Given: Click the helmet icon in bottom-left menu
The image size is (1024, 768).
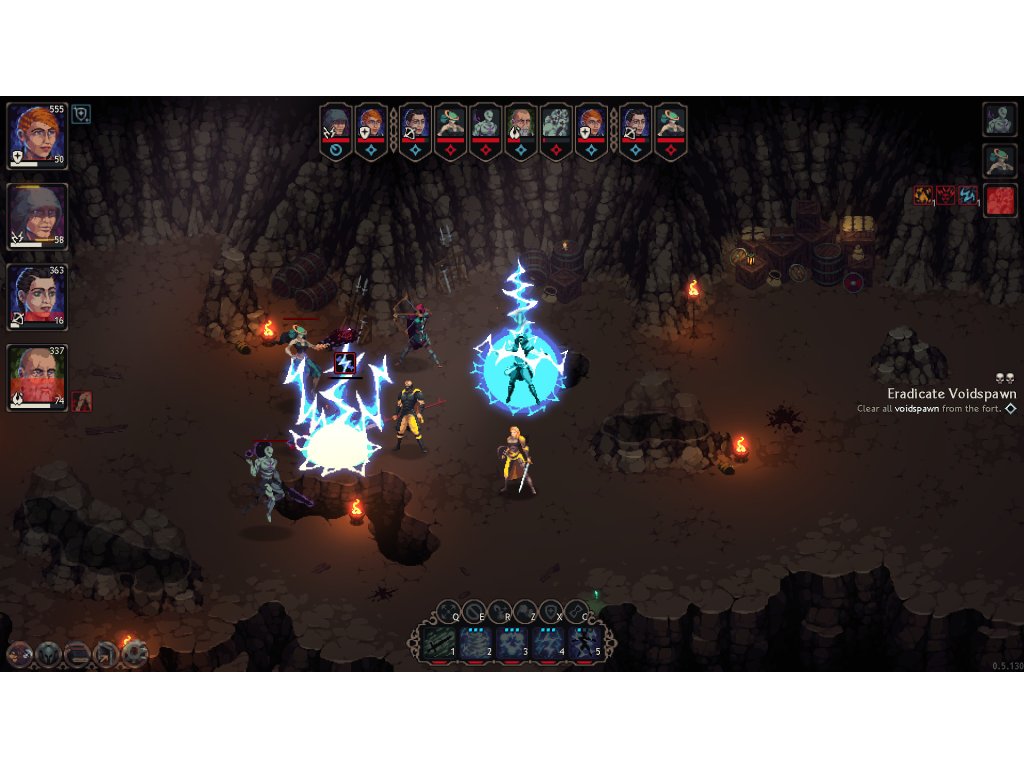Looking at the screenshot, I should (x=48, y=655).
